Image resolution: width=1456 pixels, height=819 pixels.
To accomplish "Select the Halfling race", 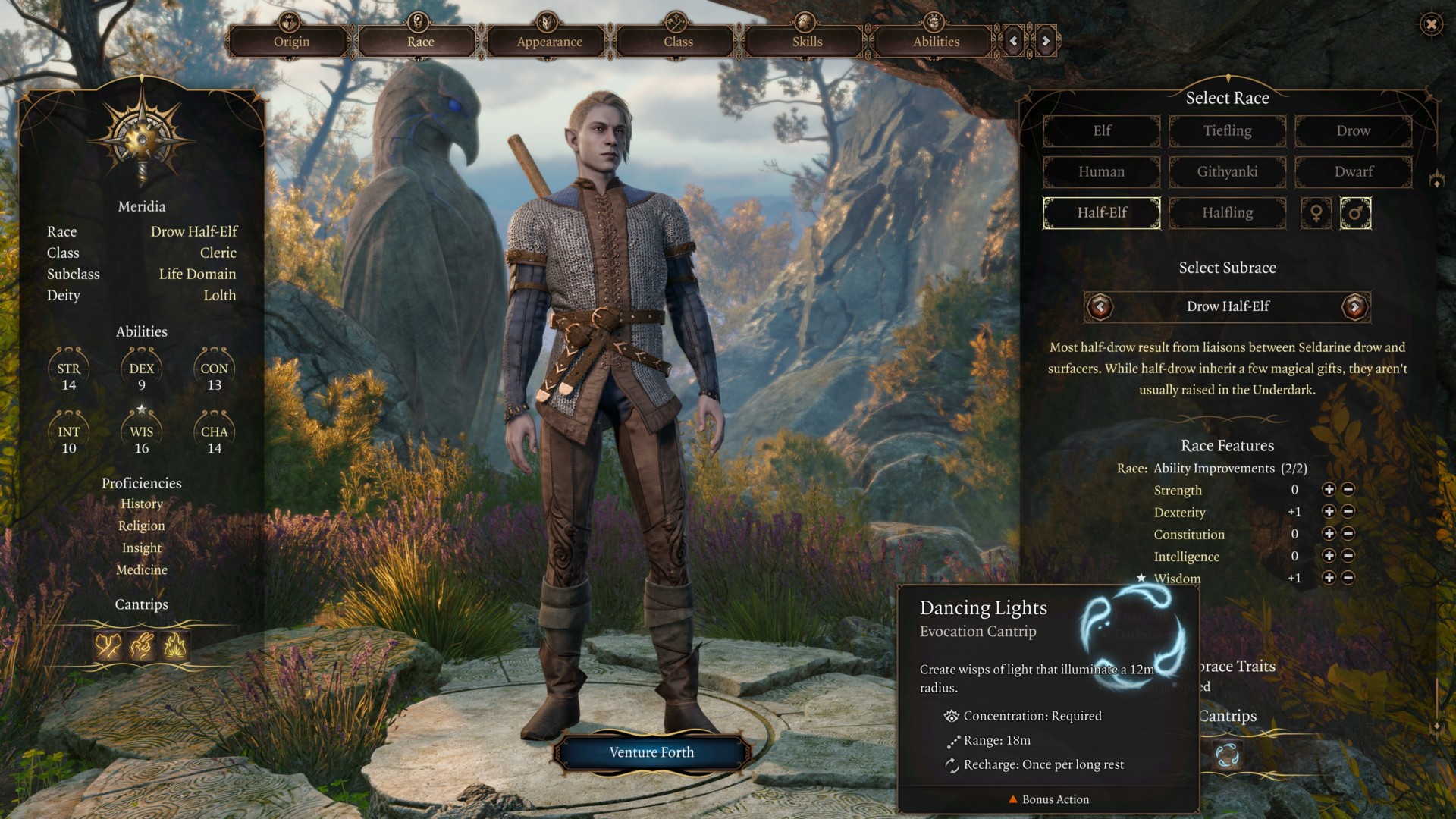I will pyautogui.click(x=1227, y=213).
